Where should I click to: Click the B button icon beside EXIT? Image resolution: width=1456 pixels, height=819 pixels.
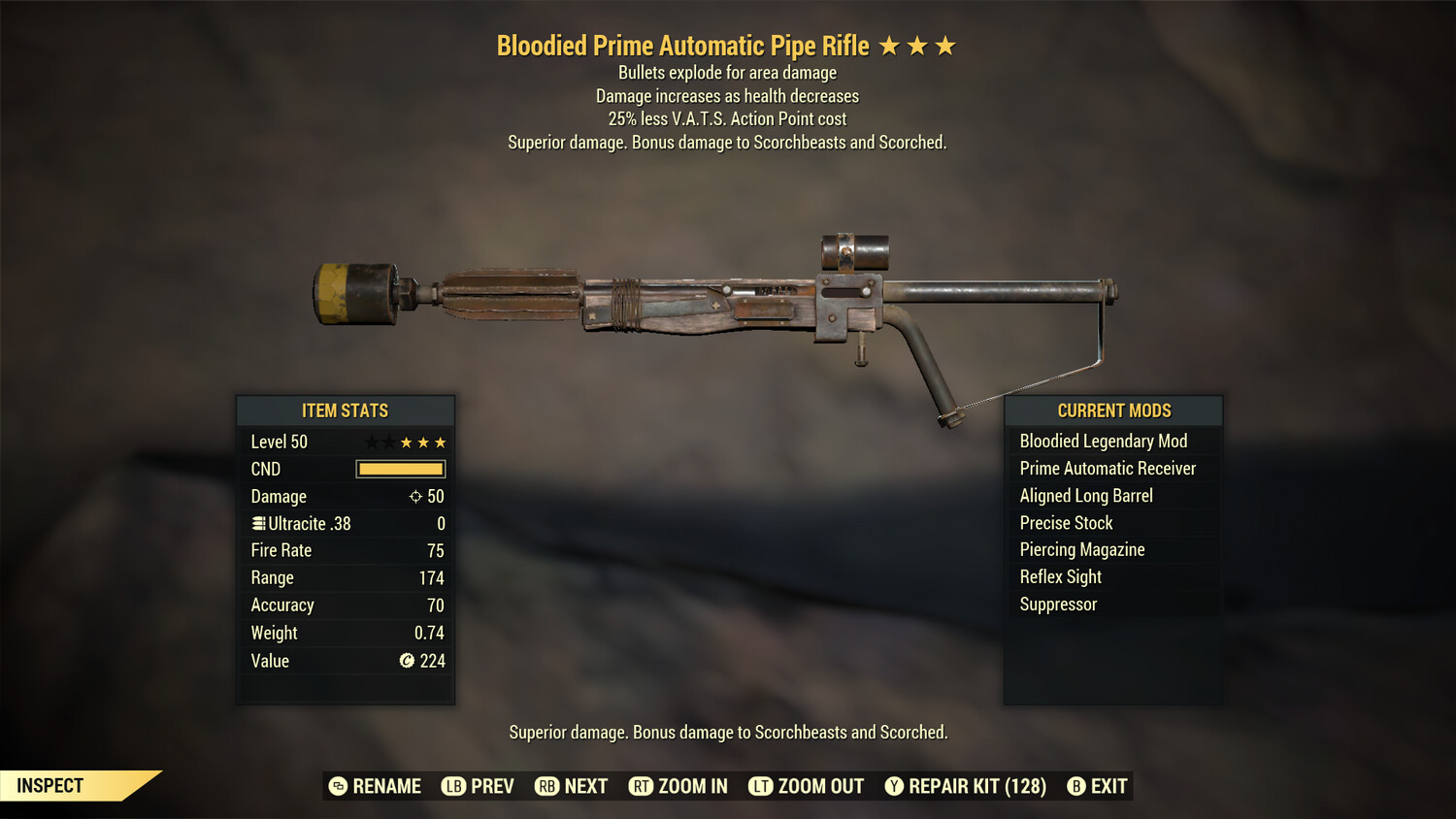1077,786
